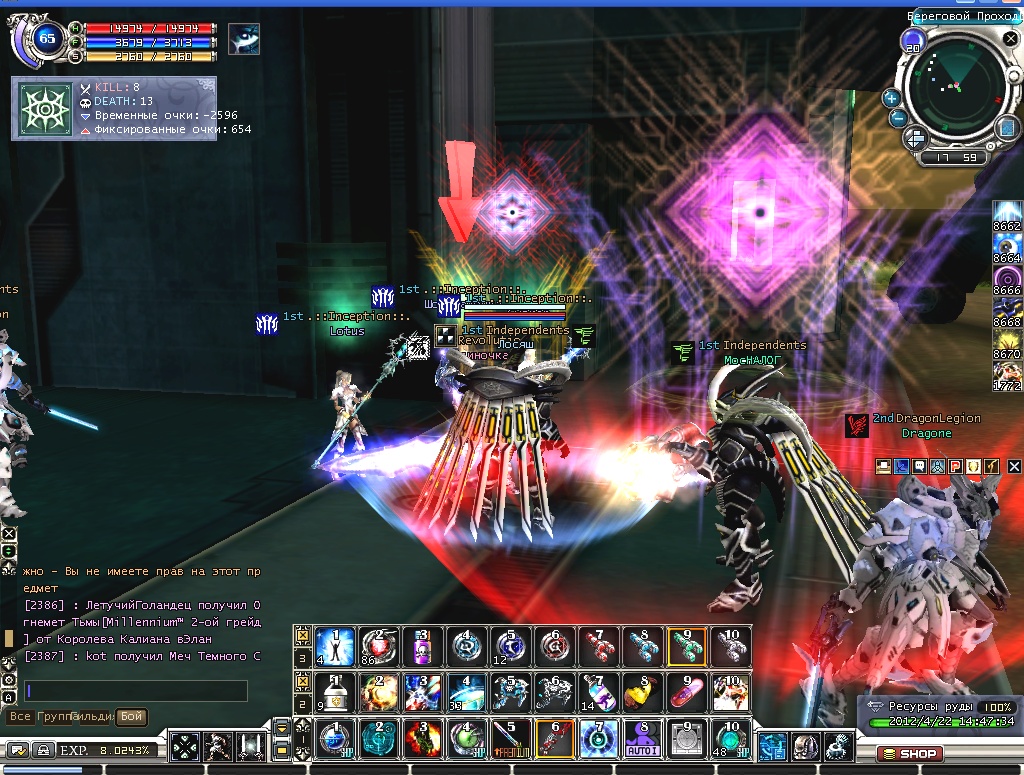Click inside the chat input field
This screenshot has height=775, width=1024.
135,691
